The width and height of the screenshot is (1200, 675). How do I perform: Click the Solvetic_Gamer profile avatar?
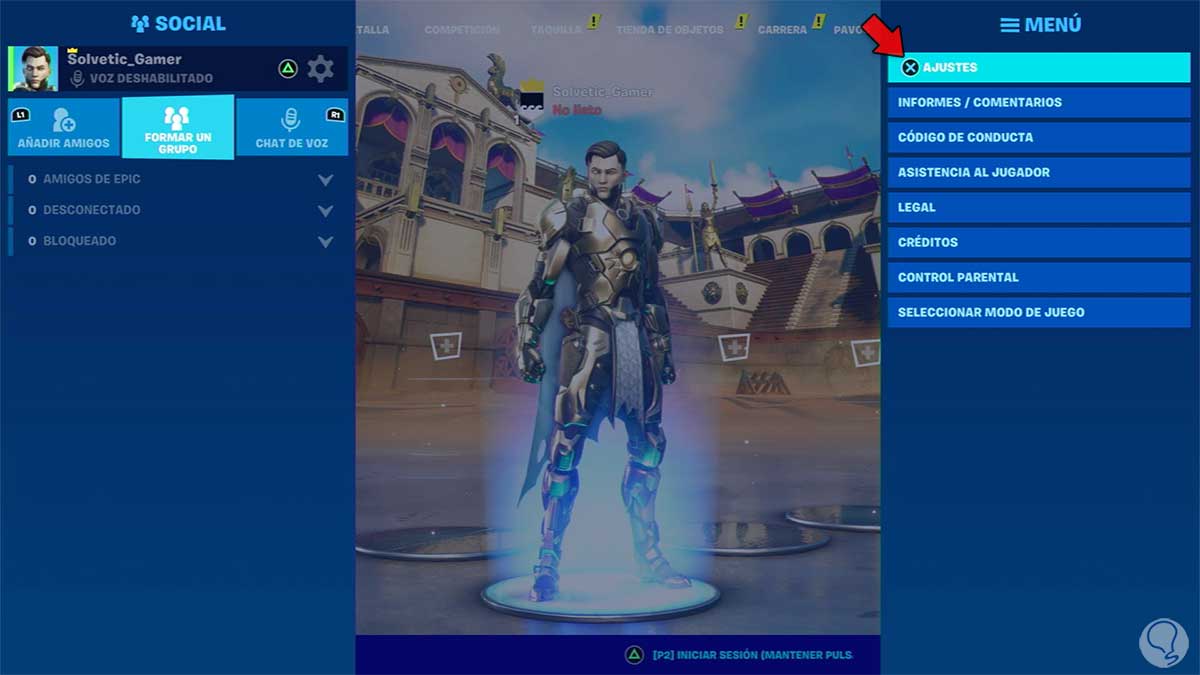tap(34, 69)
